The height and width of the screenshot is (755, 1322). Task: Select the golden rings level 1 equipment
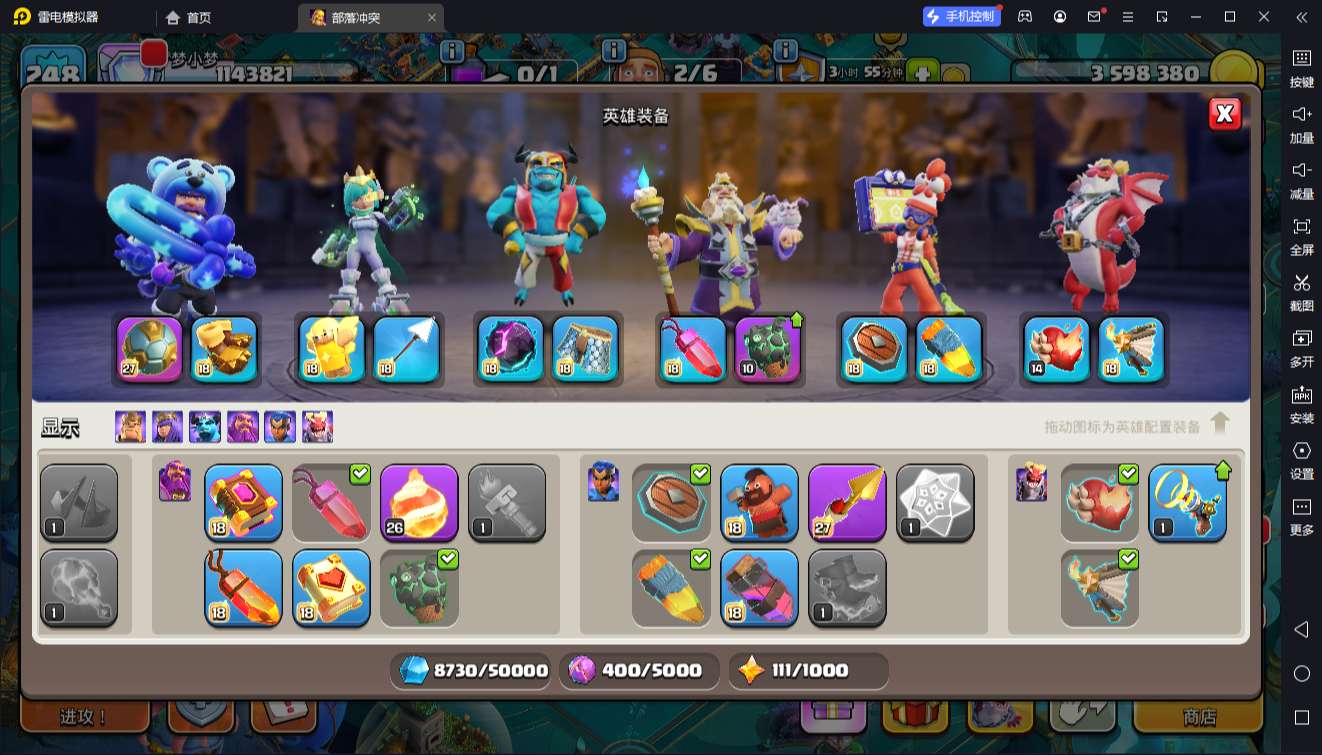tap(1187, 502)
